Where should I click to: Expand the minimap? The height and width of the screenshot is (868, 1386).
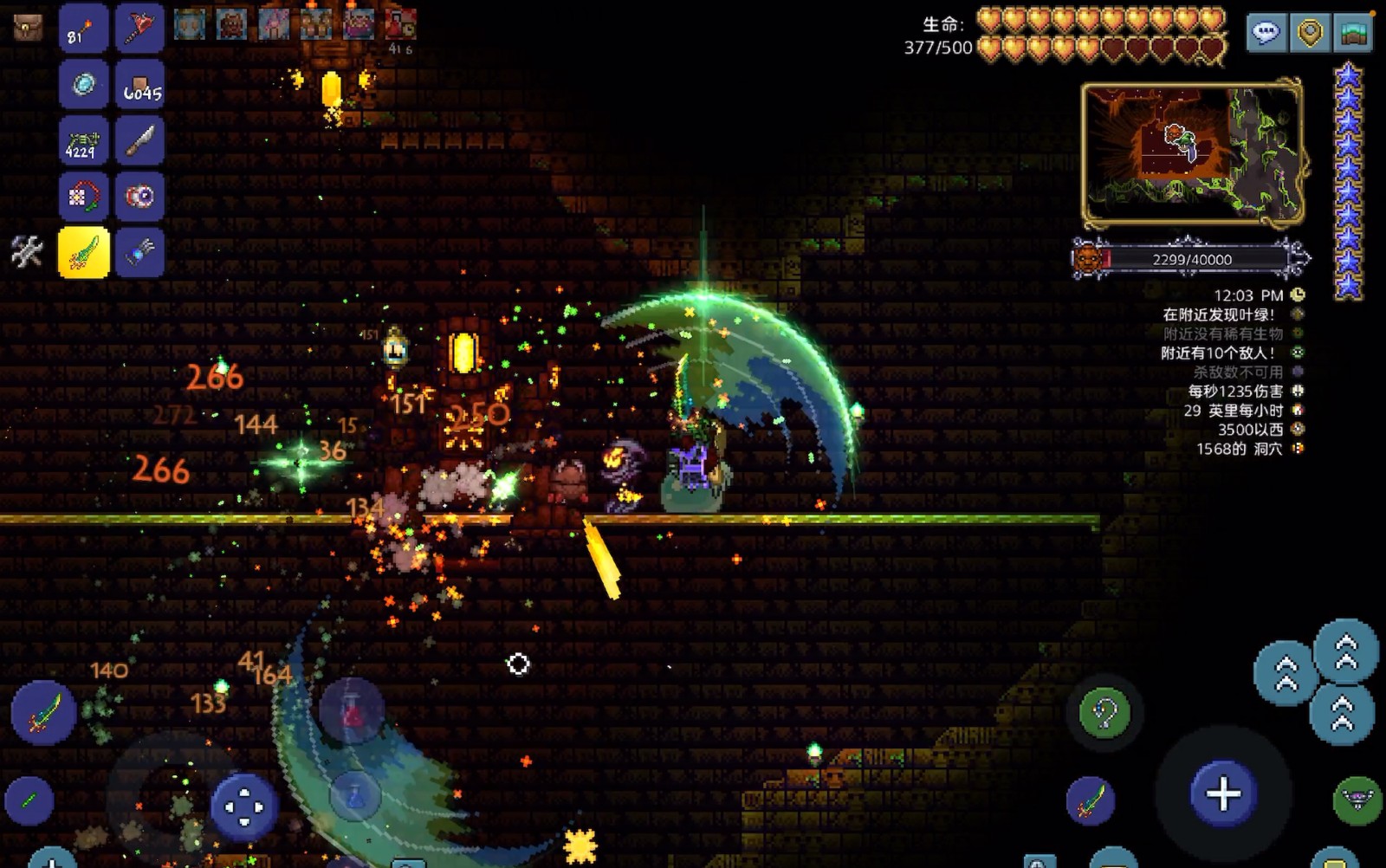coord(1192,152)
